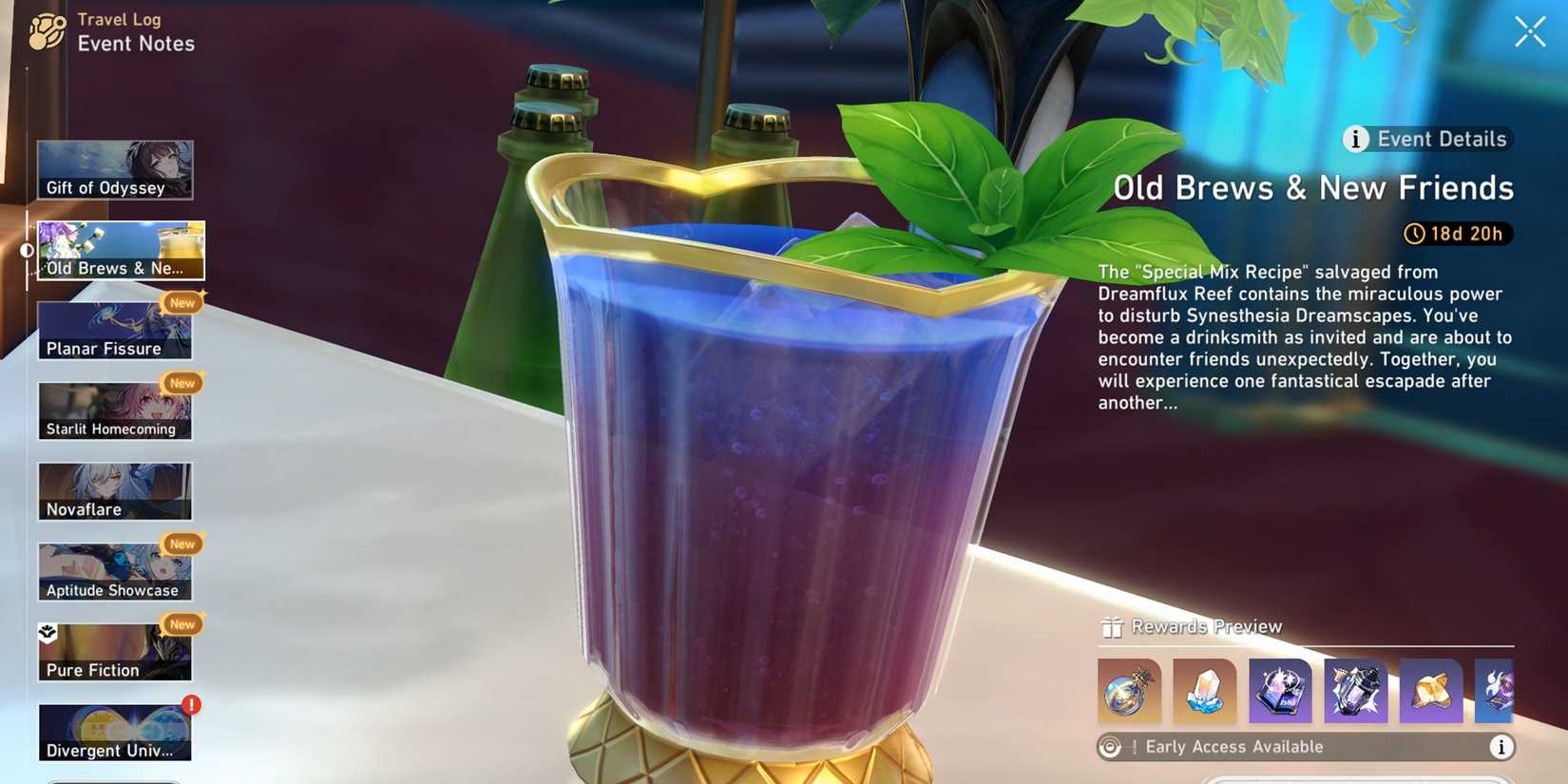Image resolution: width=1568 pixels, height=784 pixels.
Task: Select the Starlit Homecoming event entry
Action: [x=114, y=411]
